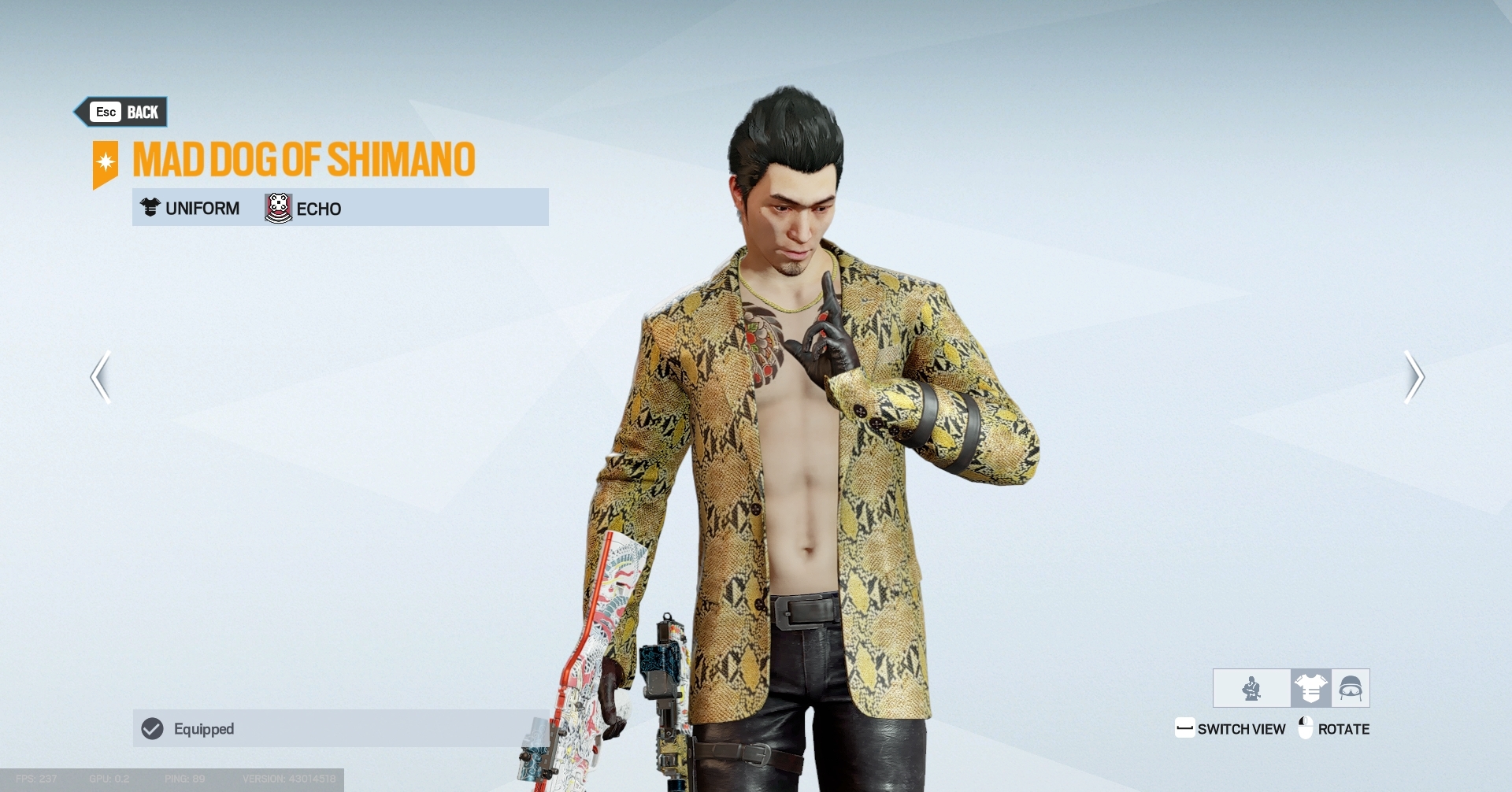
Task: Click the Mad Dog of Shimano title
Action: tap(304, 160)
